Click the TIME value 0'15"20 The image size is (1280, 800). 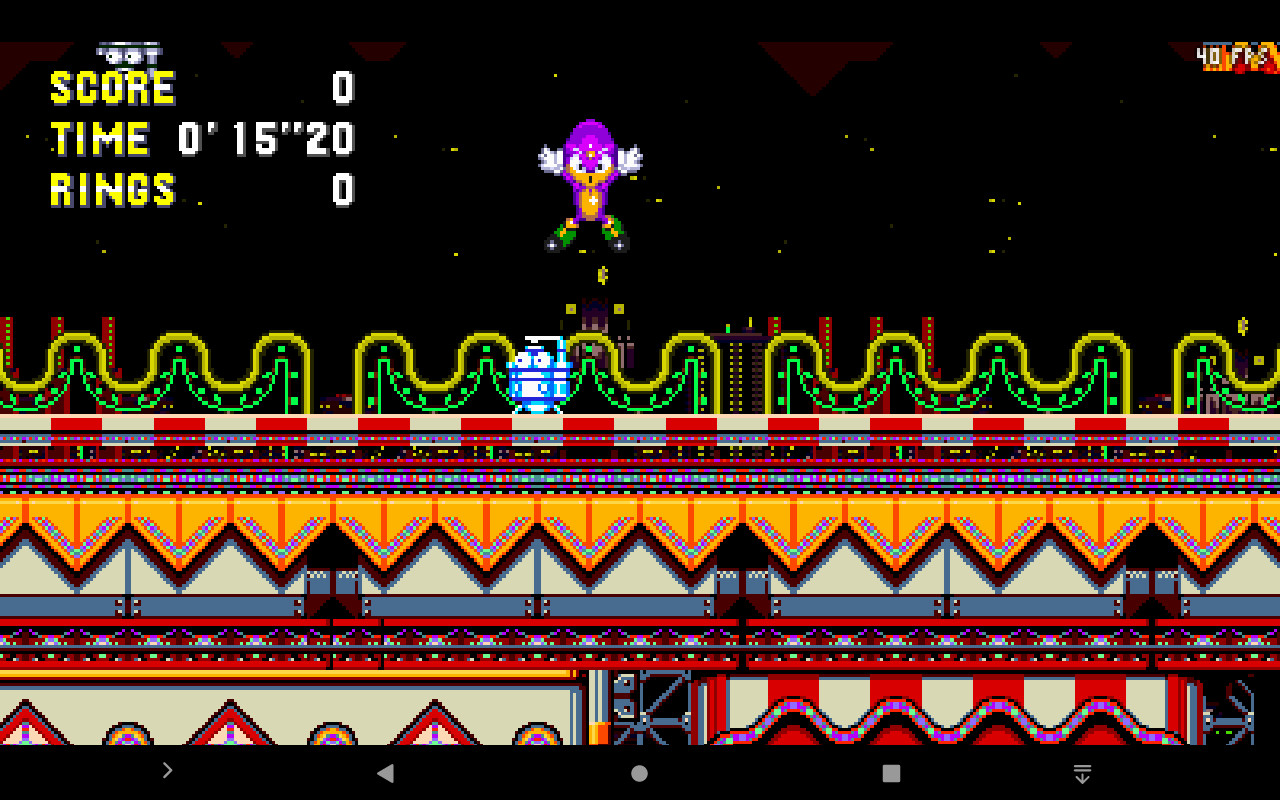(263, 139)
